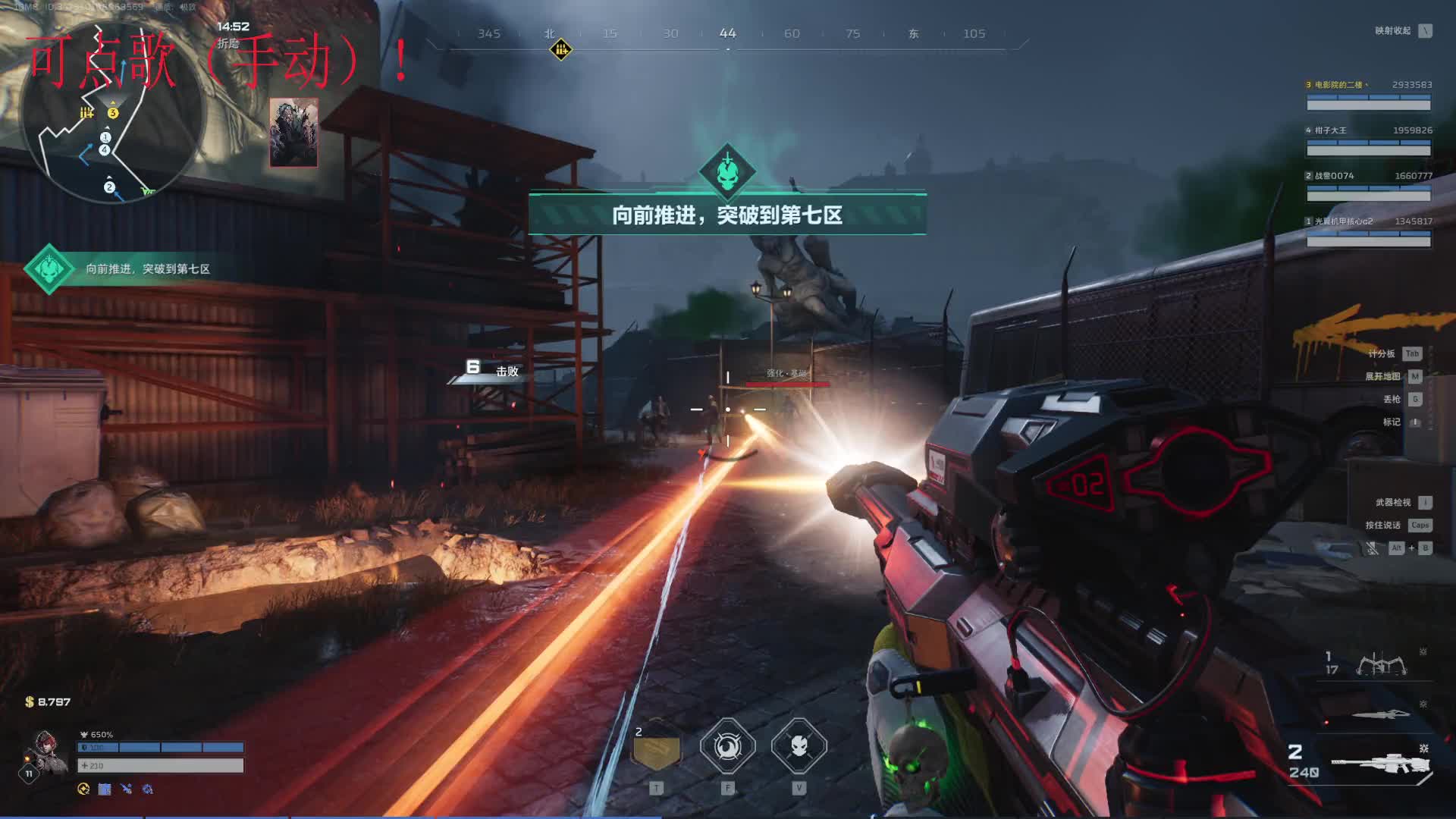Select teammate row 电影院的二楼

[1368, 96]
